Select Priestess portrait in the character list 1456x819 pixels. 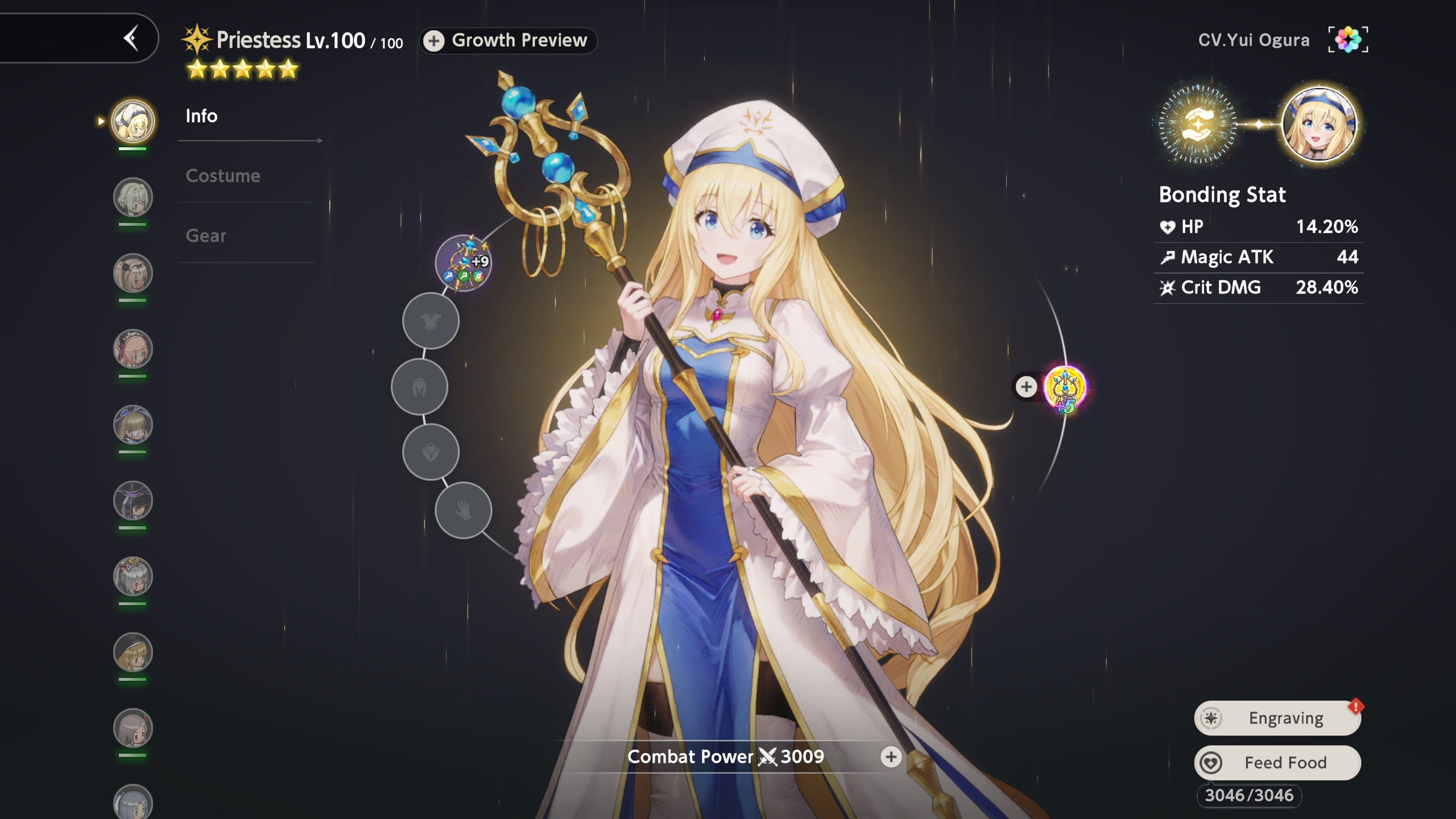[133, 121]
